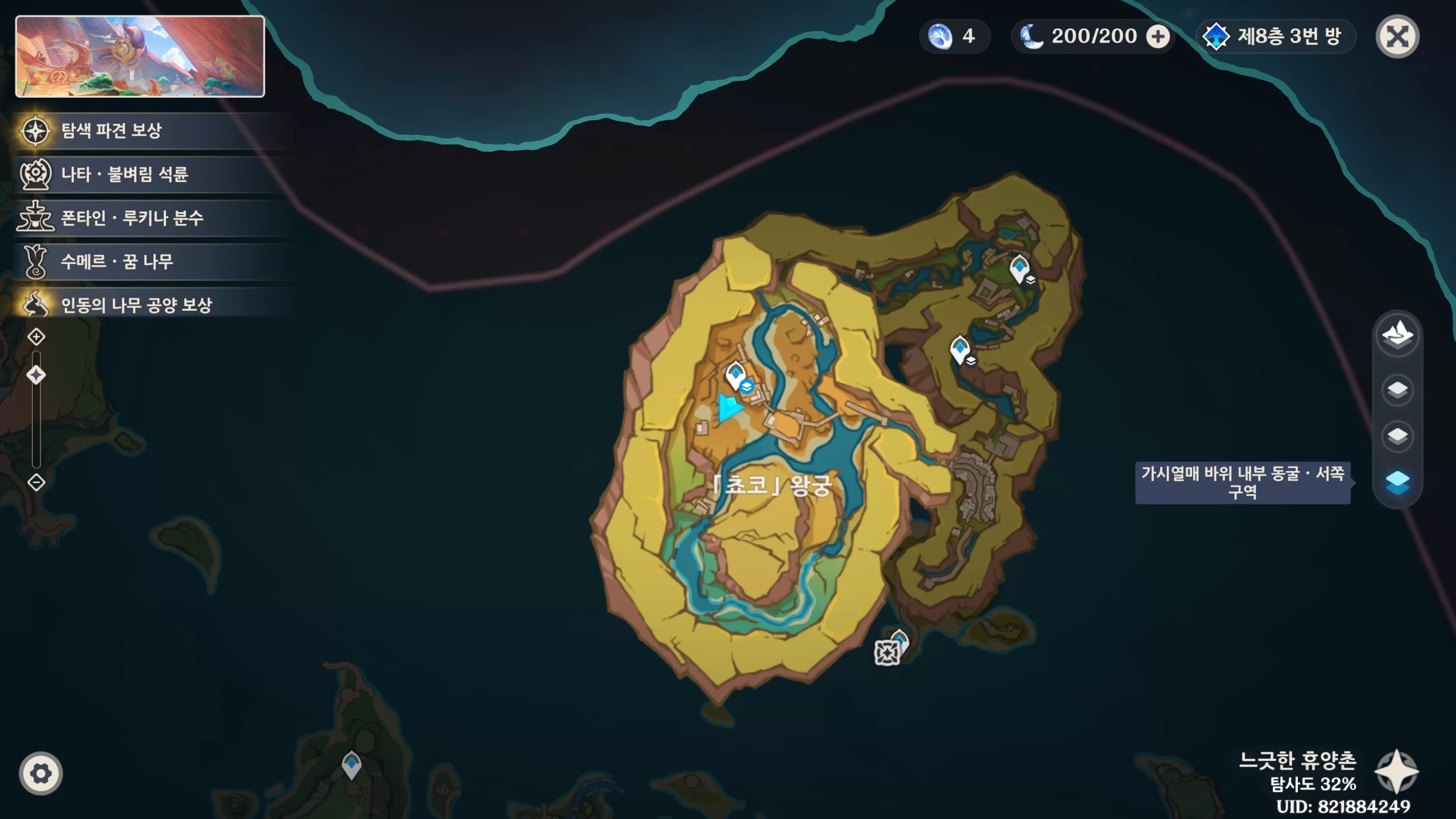Select the waypoint beside the player arrow
The width and height of the screenshot is (1456, 819).
tap(735, 375)
